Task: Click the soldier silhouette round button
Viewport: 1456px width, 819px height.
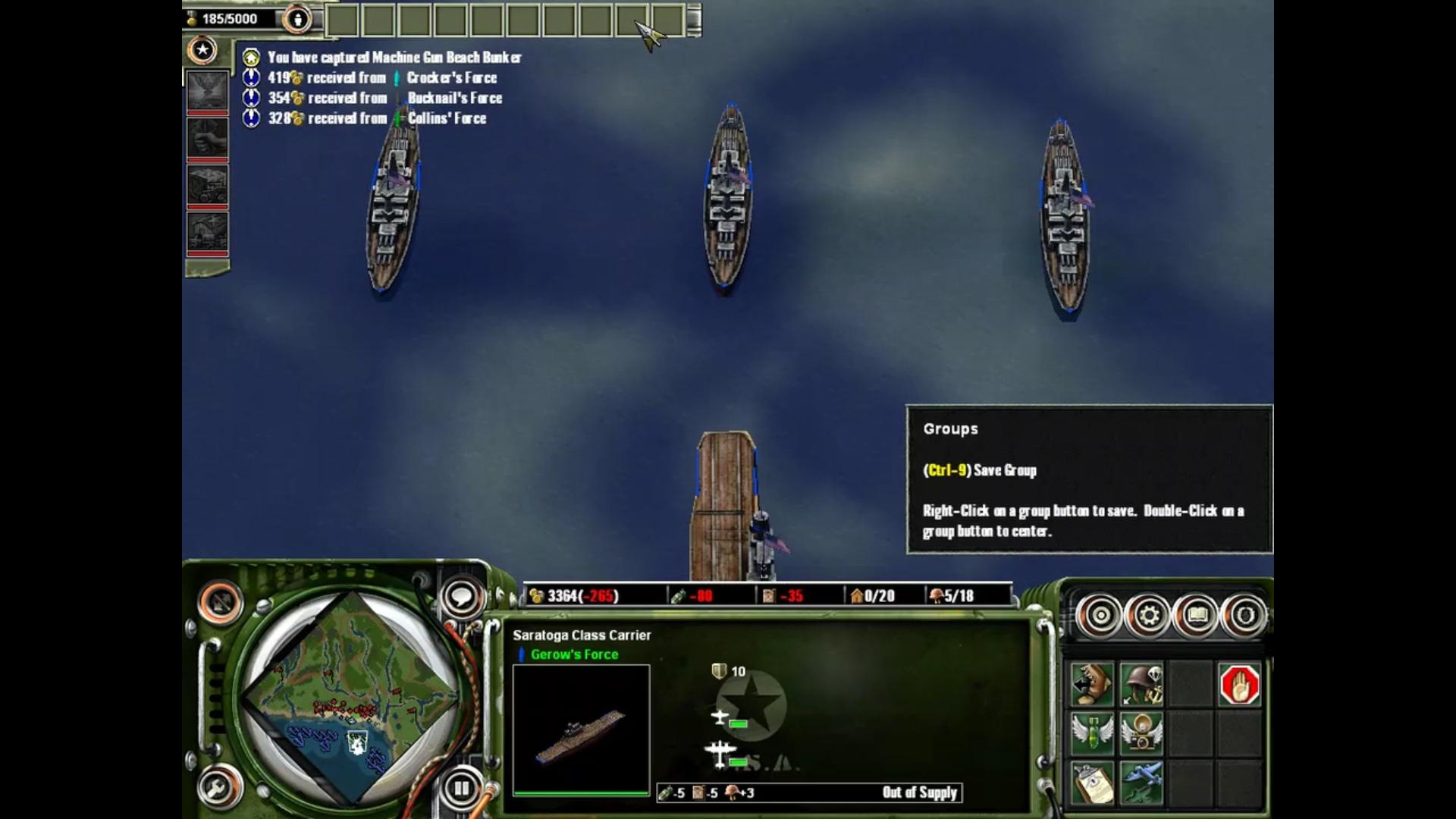Action: pyautogui.click(x=297, y=20)
